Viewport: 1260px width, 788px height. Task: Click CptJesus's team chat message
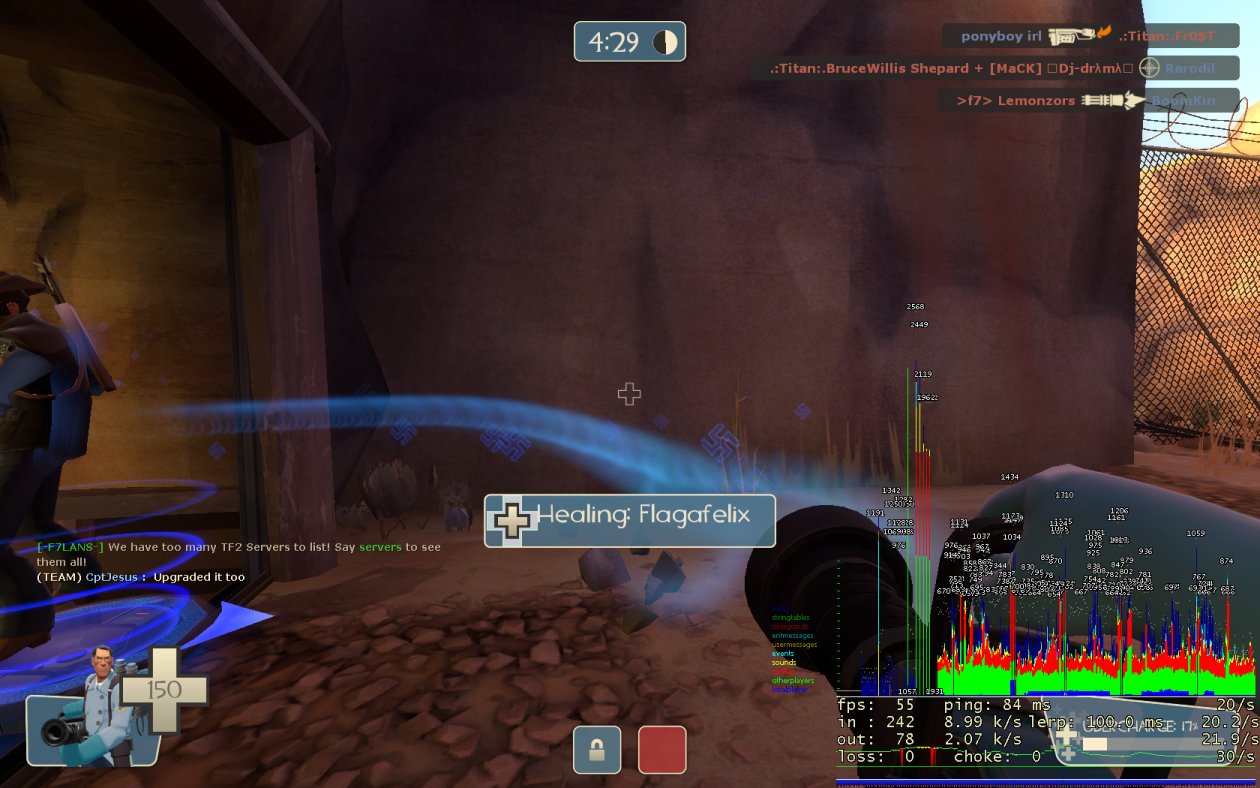(141, 577)
